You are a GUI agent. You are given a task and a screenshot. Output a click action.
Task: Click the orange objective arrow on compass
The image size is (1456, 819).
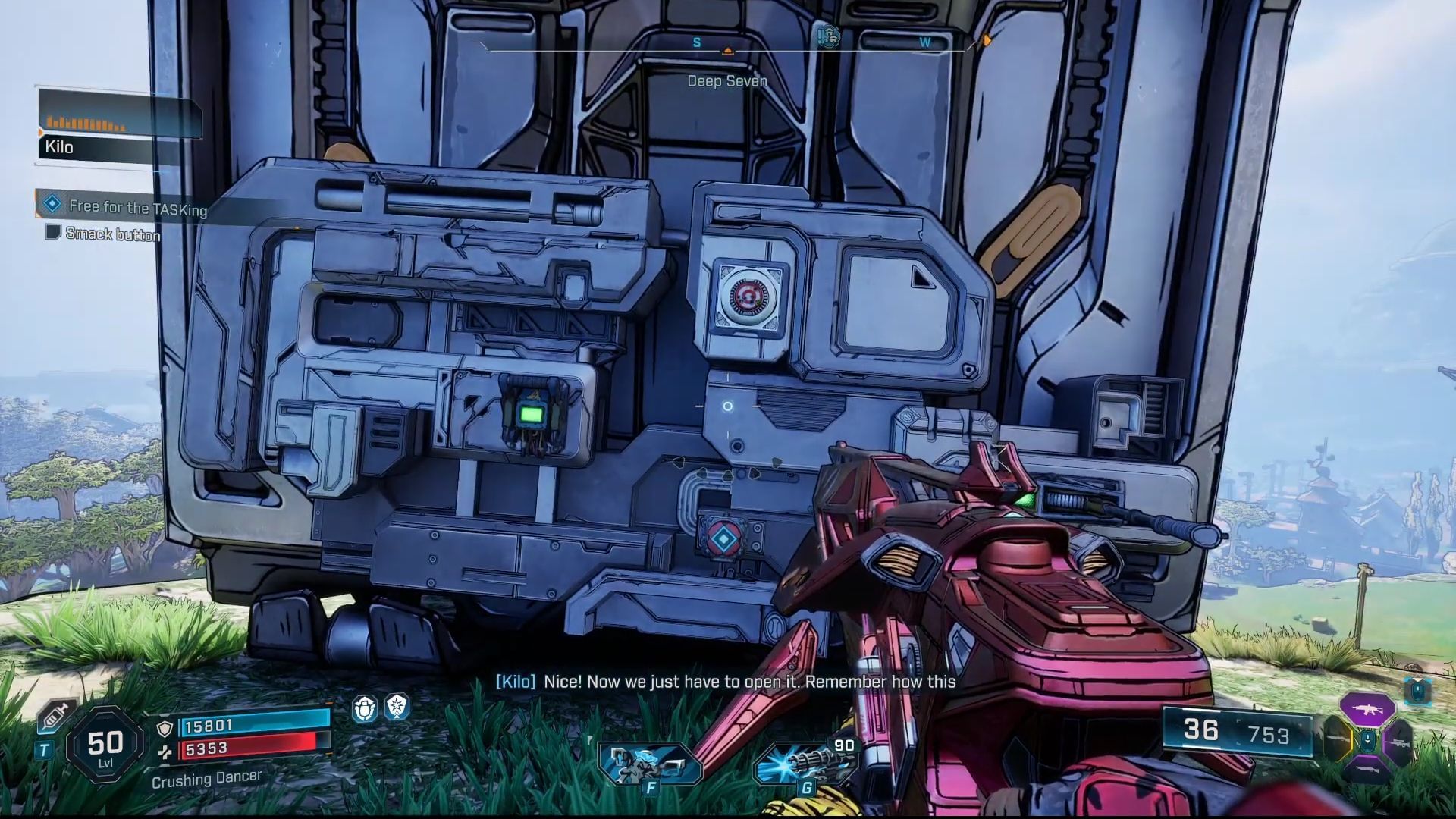(987, 40)
